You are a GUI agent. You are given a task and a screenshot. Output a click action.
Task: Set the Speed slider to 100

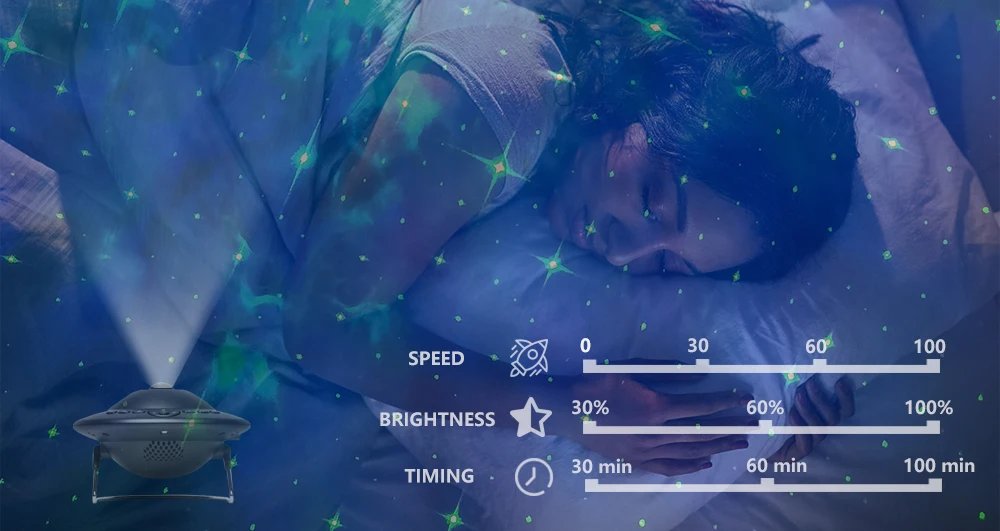coord(933,366)
